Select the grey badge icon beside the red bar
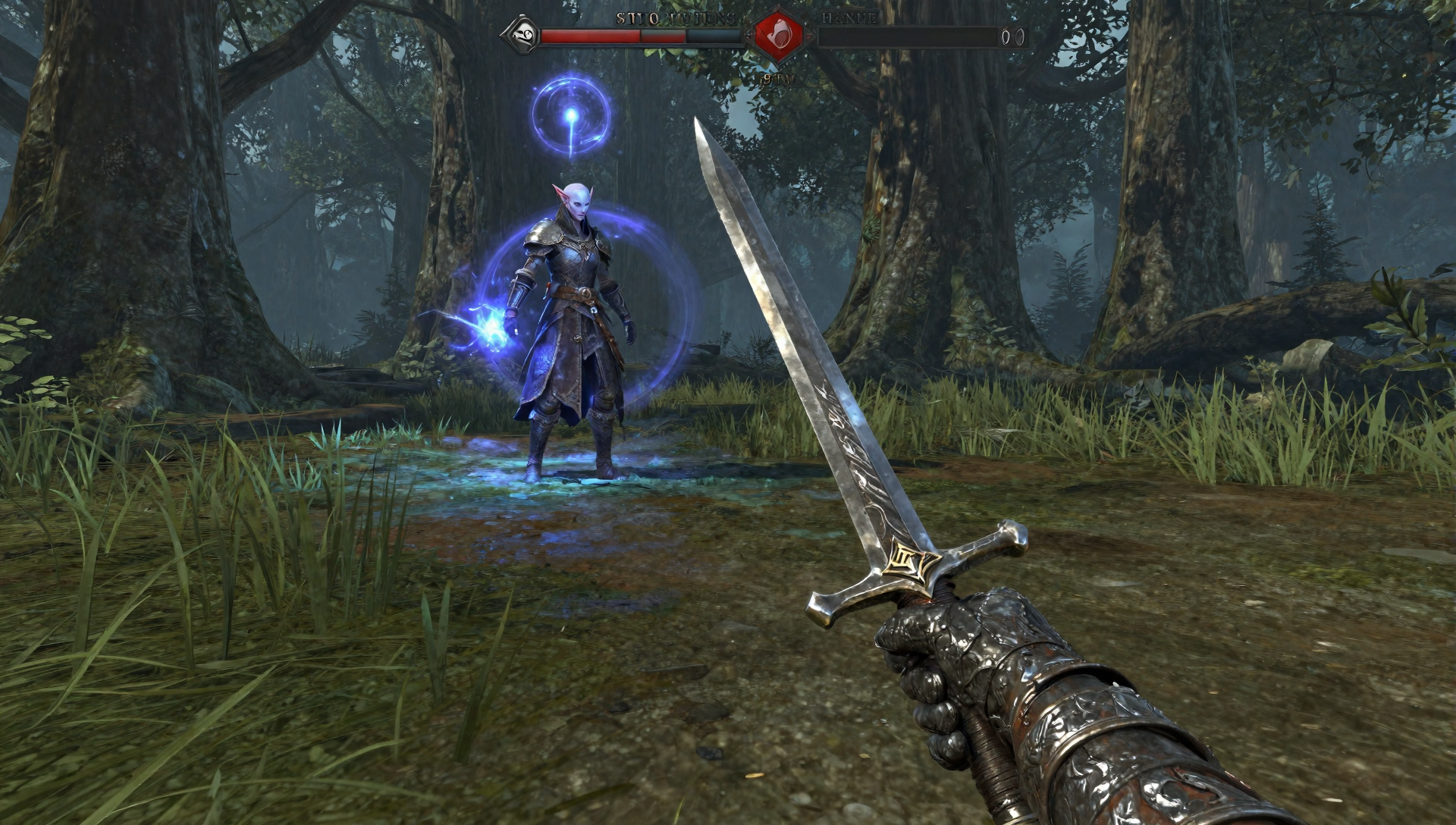This screenshot has width=1456, height=825. click(x=522, y=35)
